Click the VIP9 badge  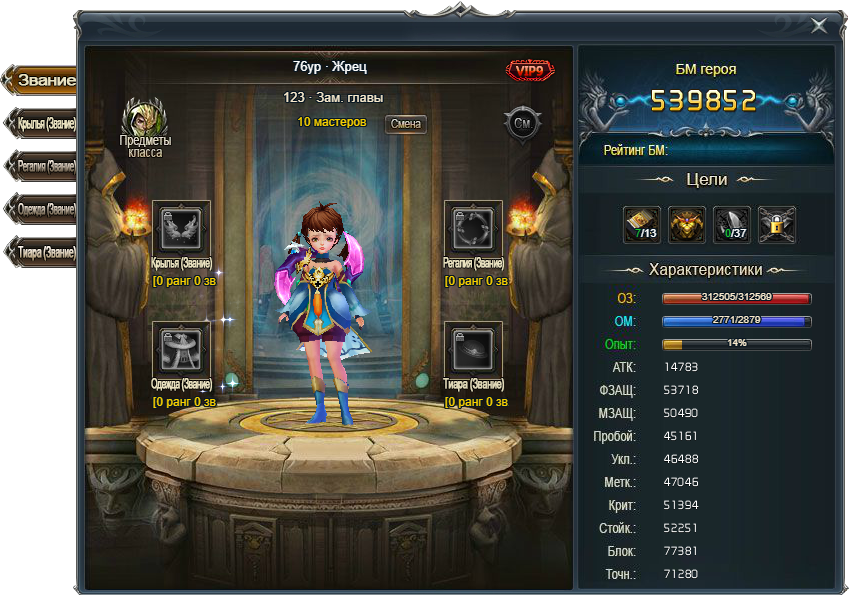point(531,70)
